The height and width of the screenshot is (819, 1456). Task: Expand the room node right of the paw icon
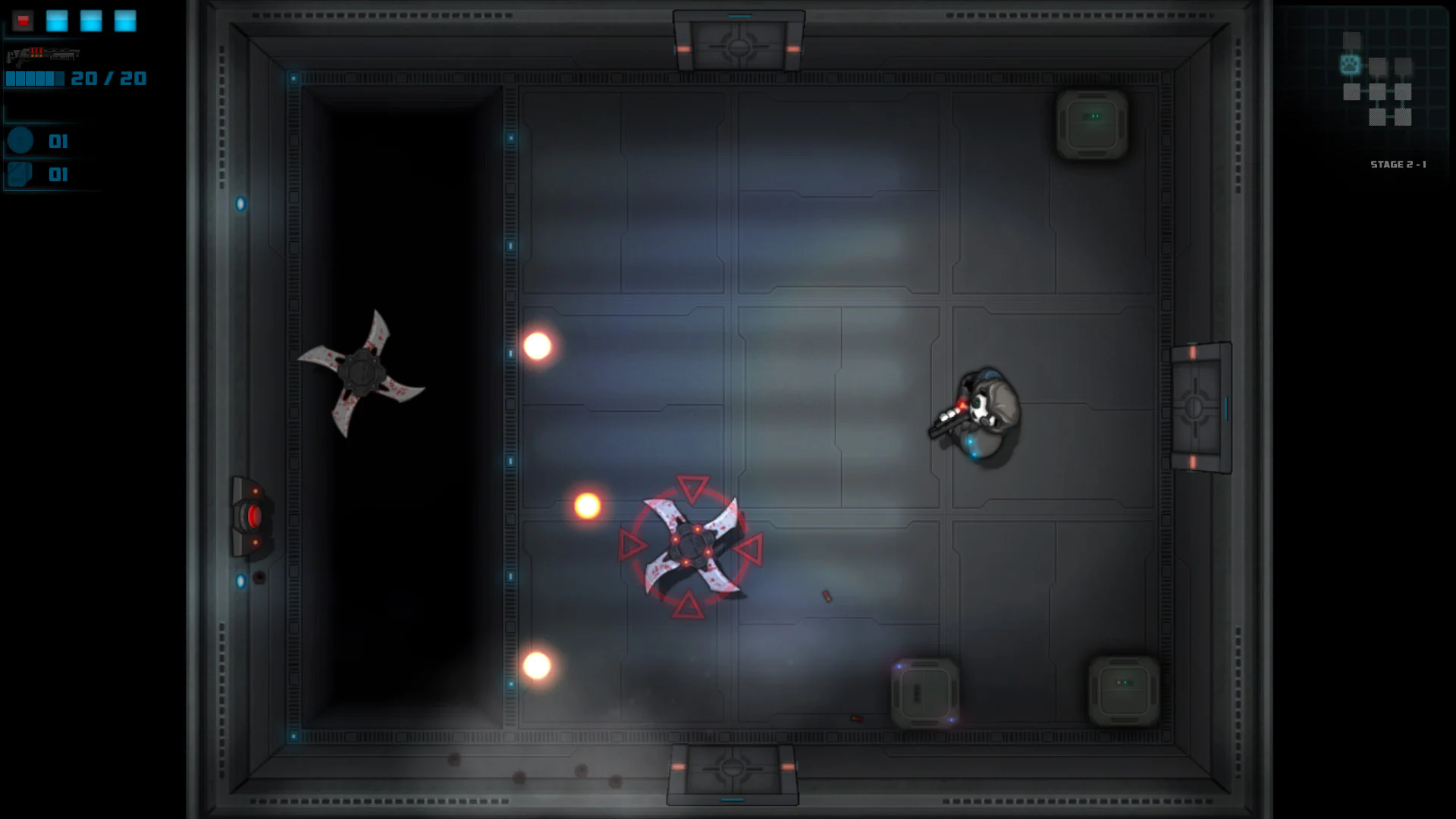[x=1377, y=66]
